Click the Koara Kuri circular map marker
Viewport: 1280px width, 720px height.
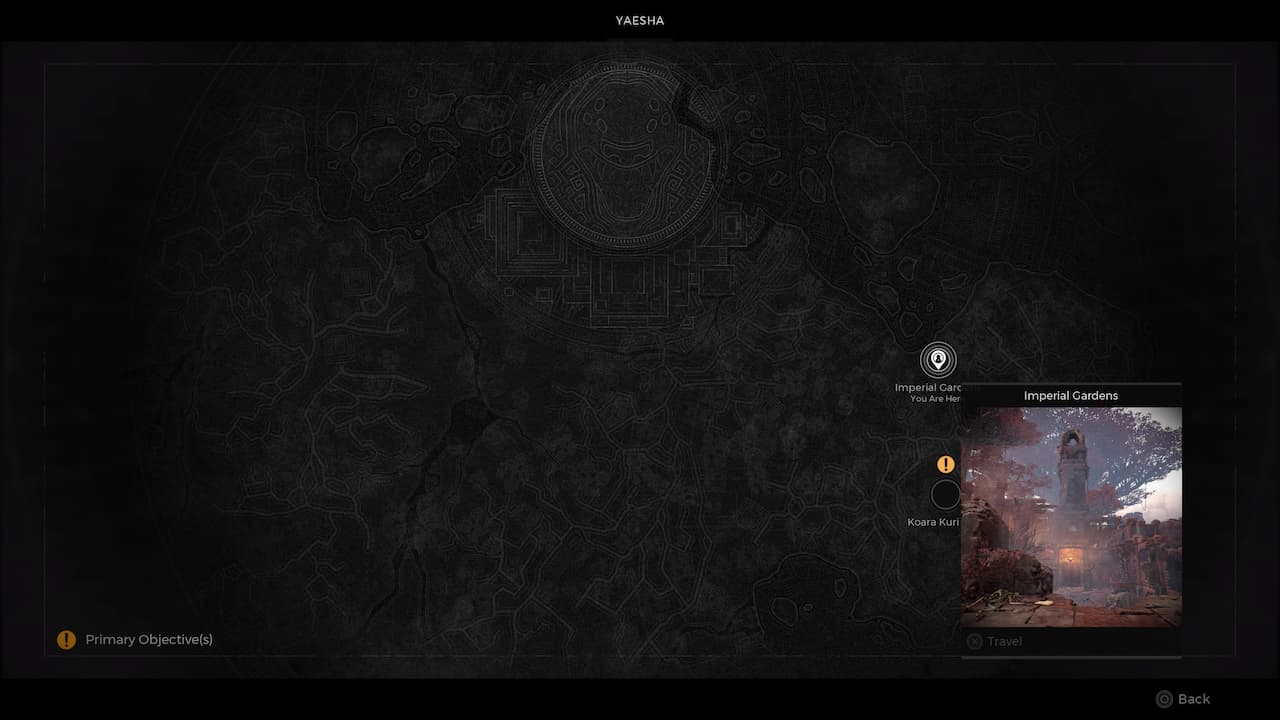pos(946,494)
